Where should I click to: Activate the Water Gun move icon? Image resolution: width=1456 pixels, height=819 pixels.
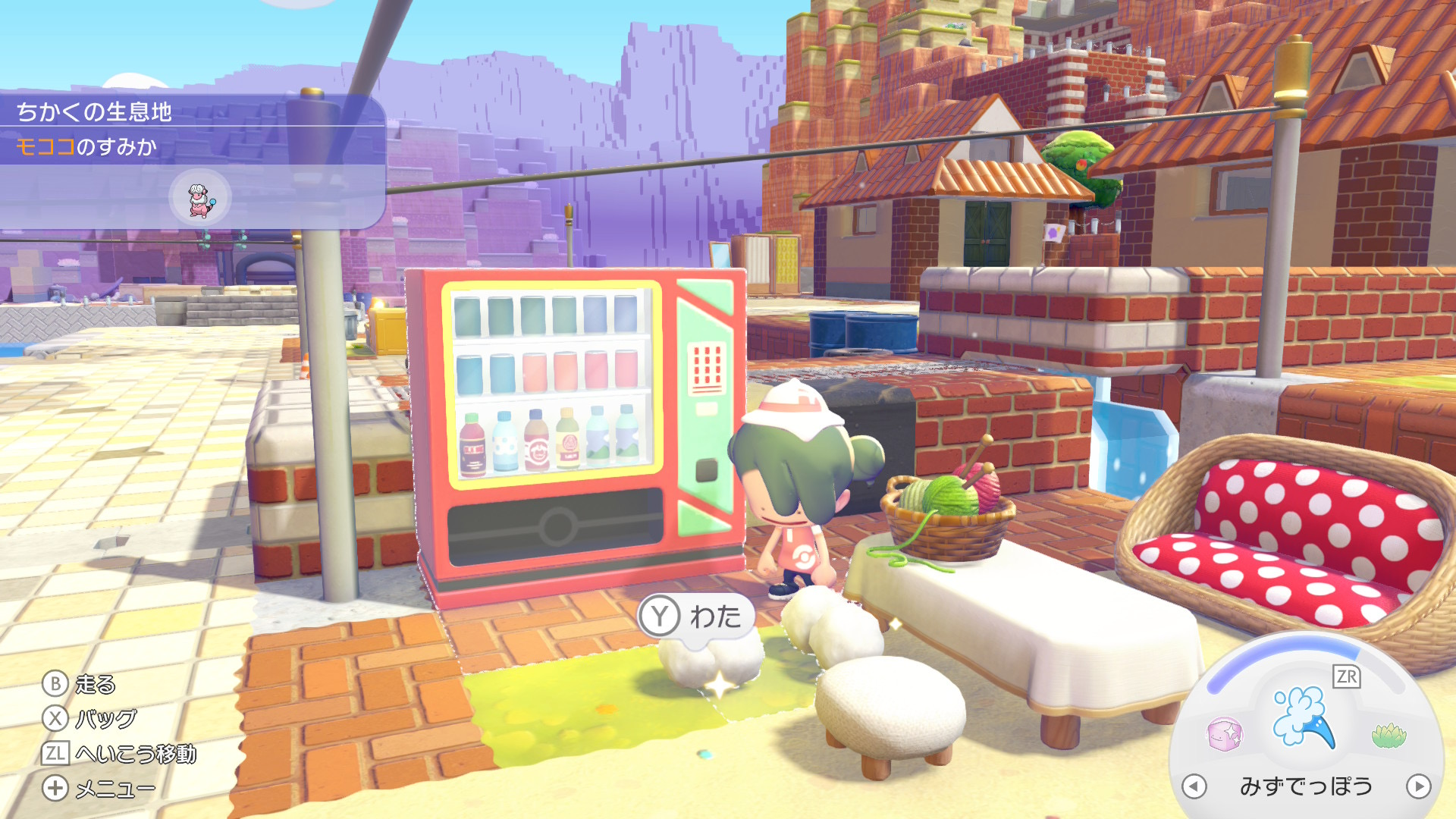(x=1304, y=717)
